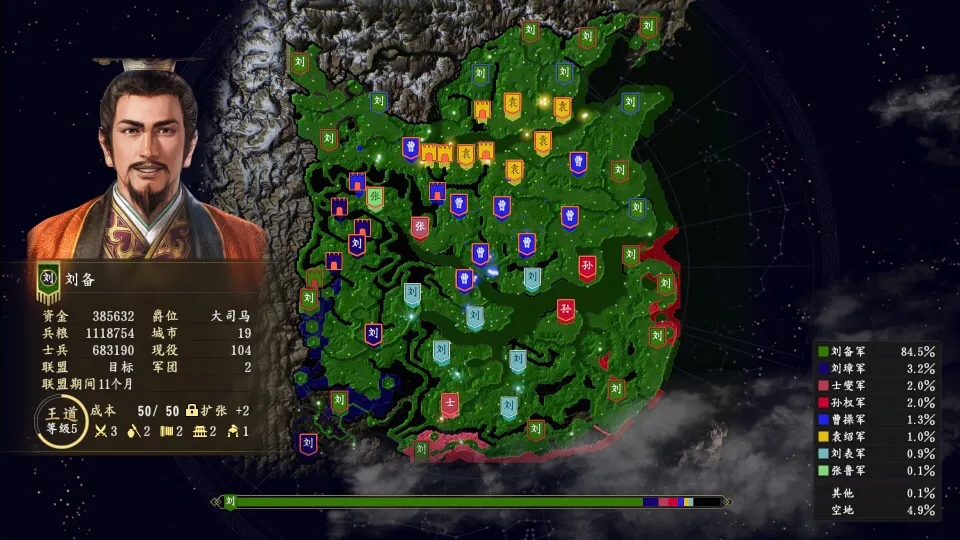Choose 士燮军 in the faction legend
Image resolution: width=960 pixels, height=540 pixels.
coord(876,385)
